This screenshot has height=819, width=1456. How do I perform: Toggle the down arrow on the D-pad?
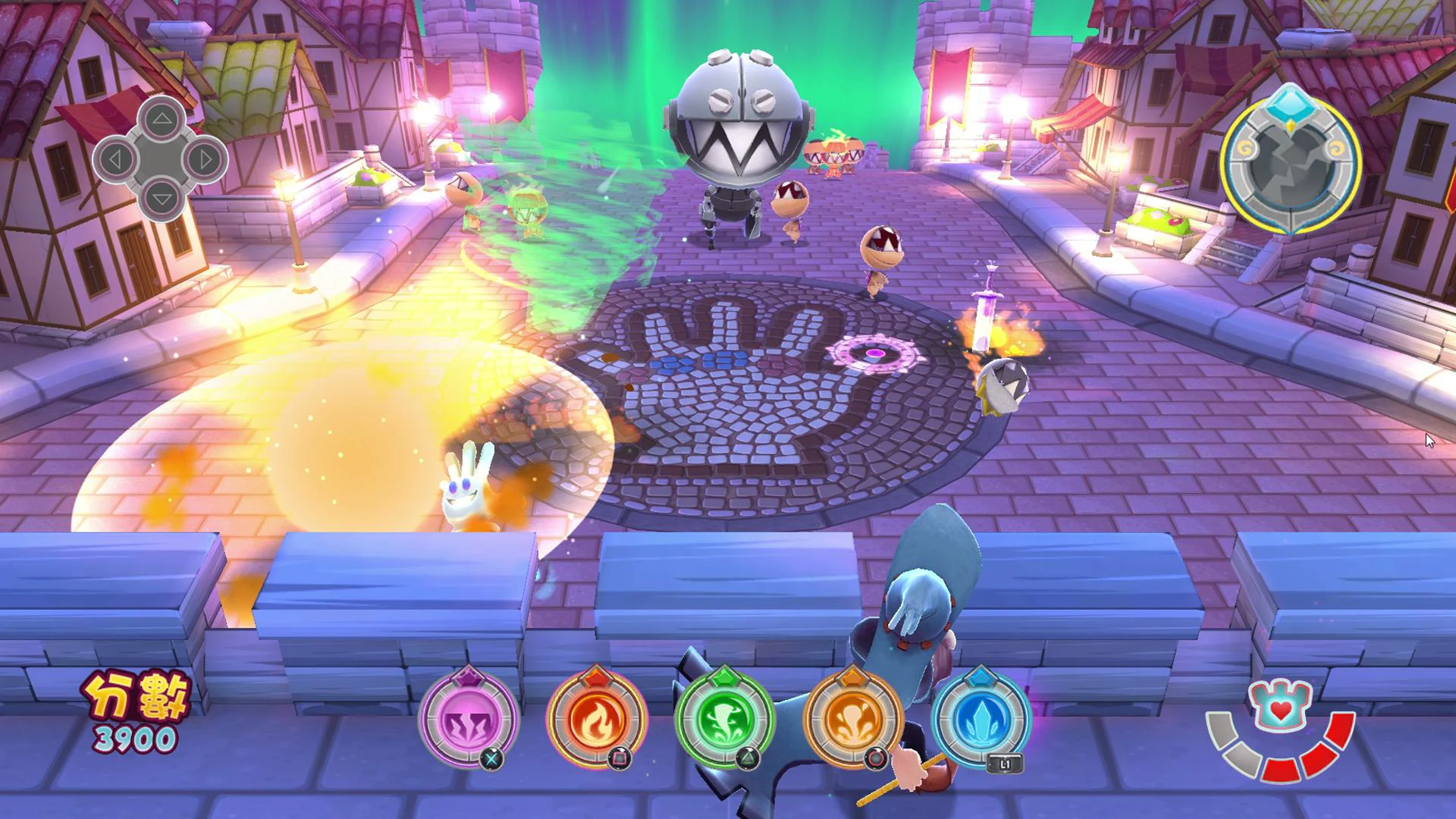pyautogui.click(x=162, y=199)
